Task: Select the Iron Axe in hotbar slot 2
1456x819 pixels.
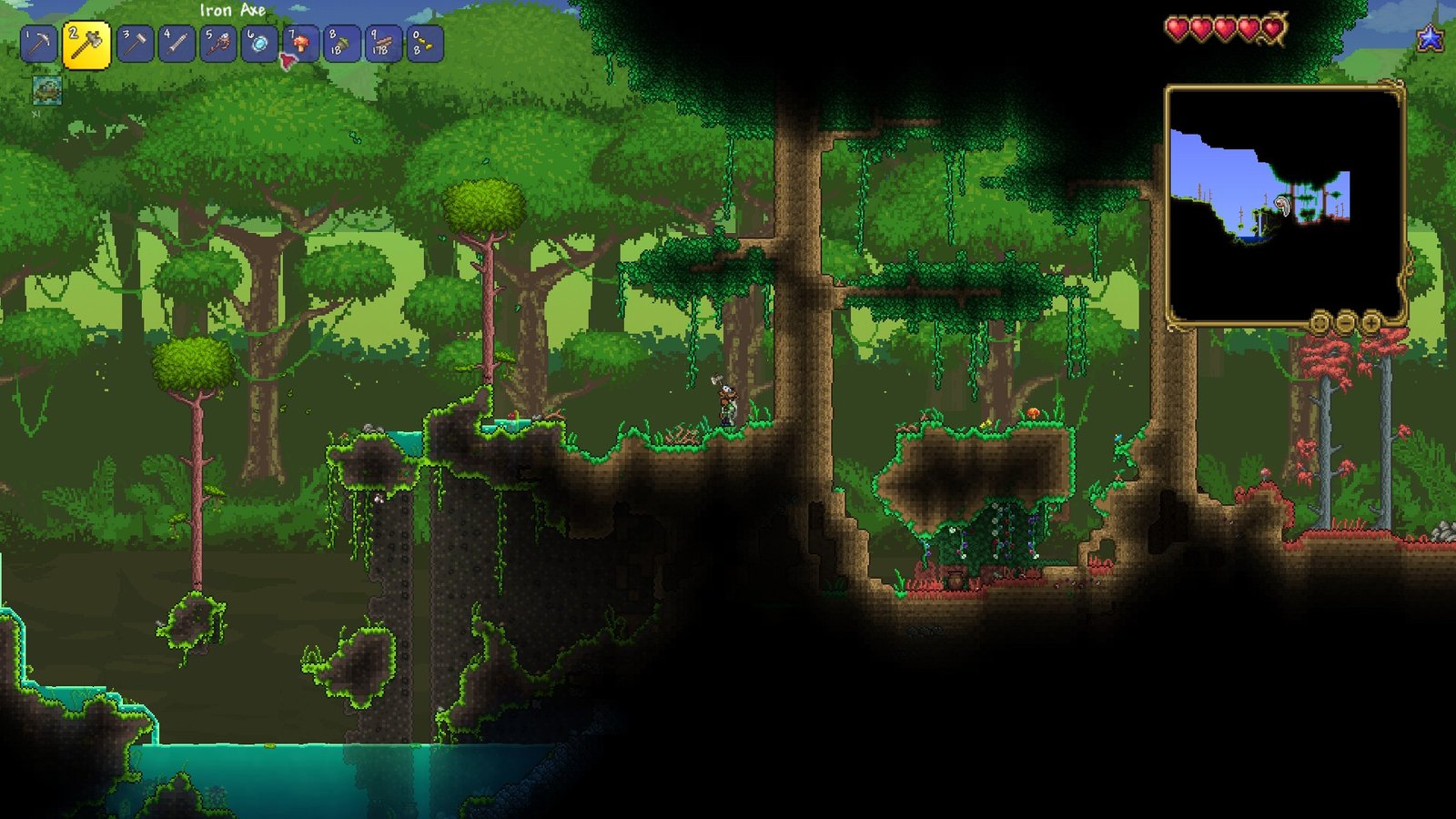Action: click(83, 42)
